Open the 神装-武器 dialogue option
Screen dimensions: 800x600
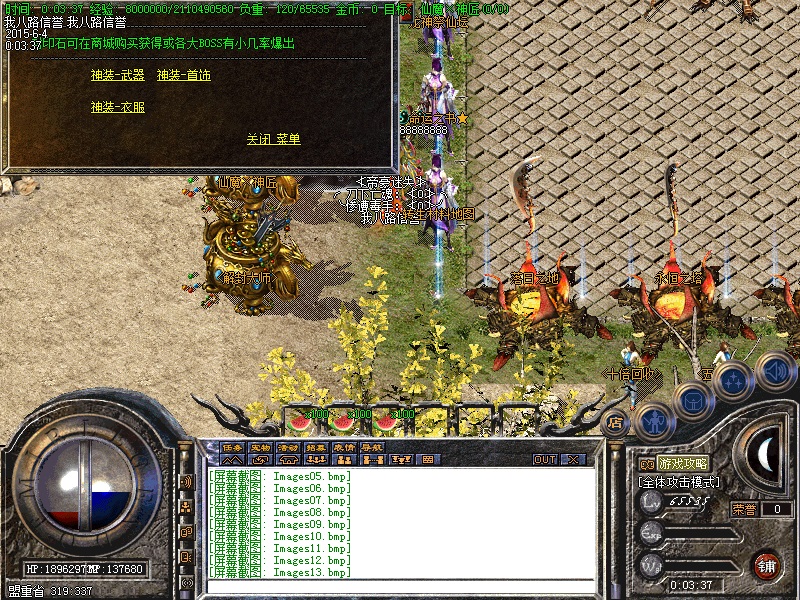click(117, 75)
